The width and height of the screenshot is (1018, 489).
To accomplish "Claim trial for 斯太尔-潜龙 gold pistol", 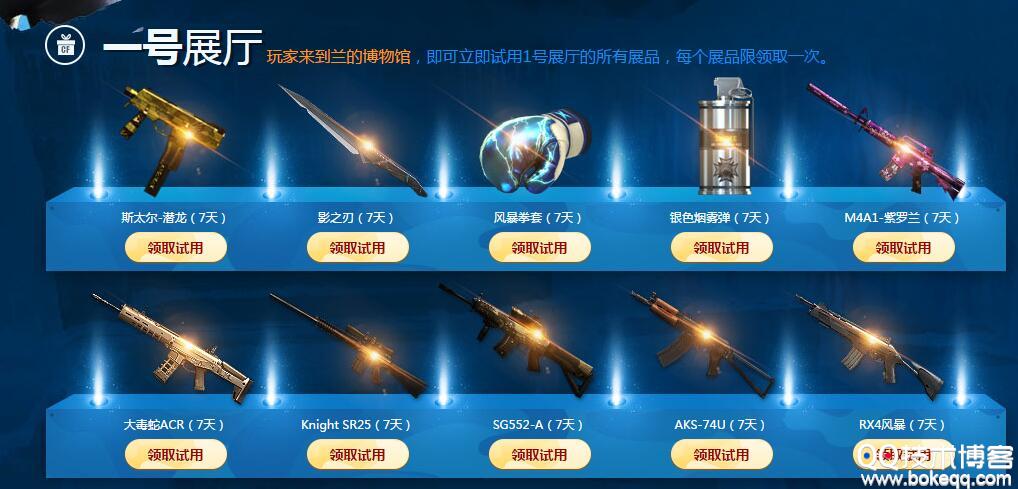I will click(175, 247).
